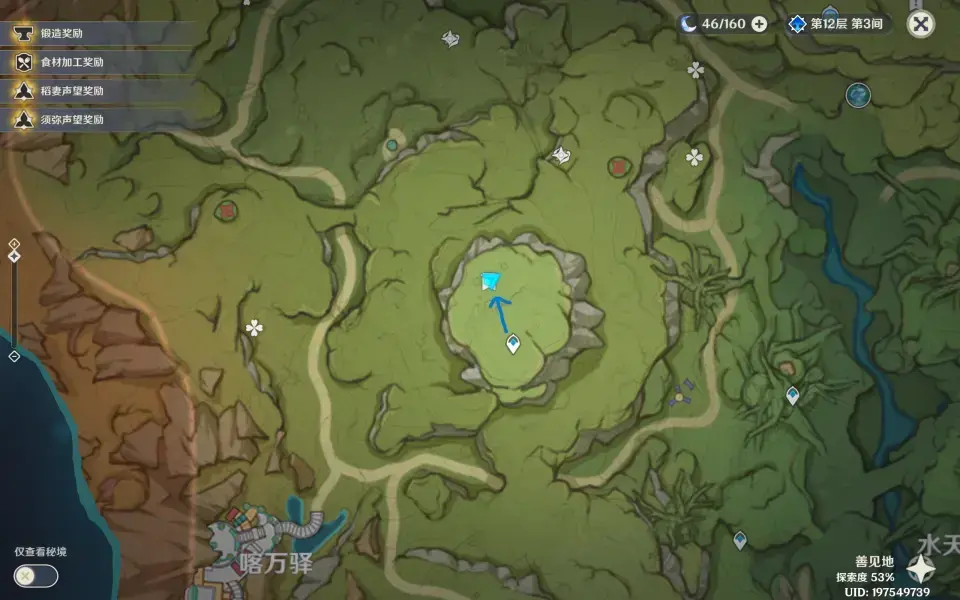Viewport: 960px width, 600px height.
Task: Select the teleport waypoint on the central plateau
Action: tap(513, 345)
